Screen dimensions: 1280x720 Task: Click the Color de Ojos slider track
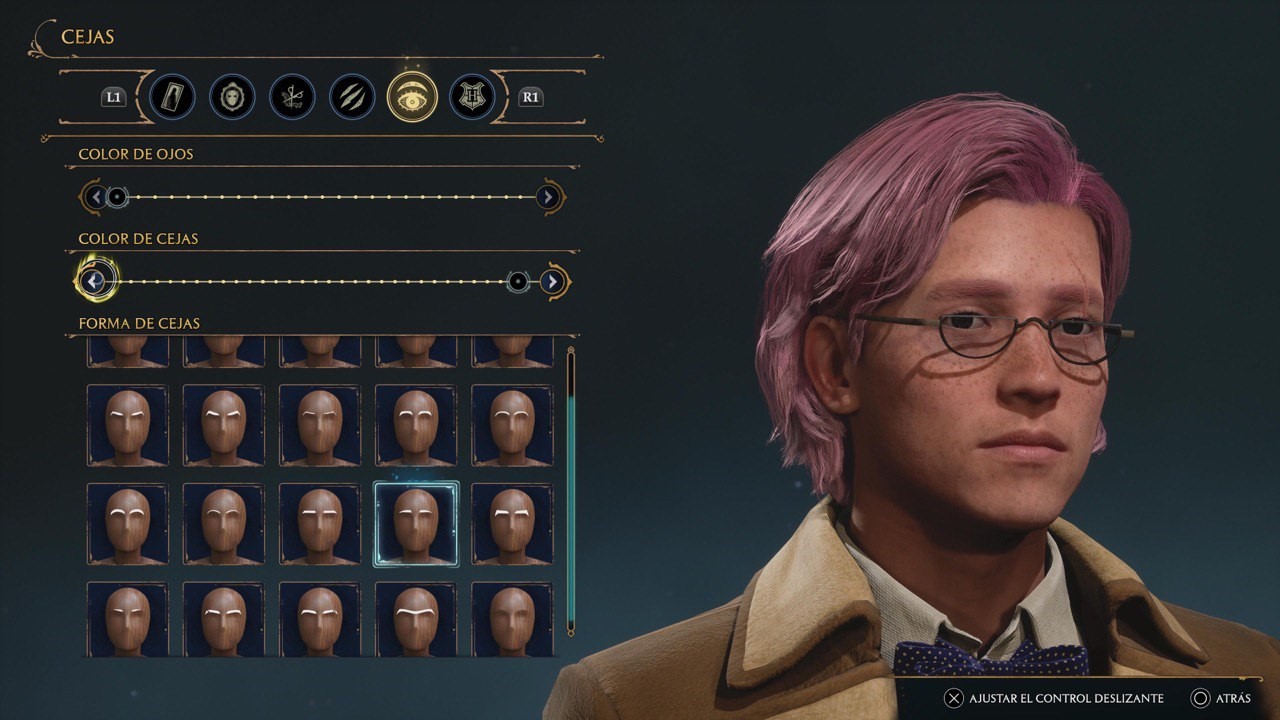point(330,197)
